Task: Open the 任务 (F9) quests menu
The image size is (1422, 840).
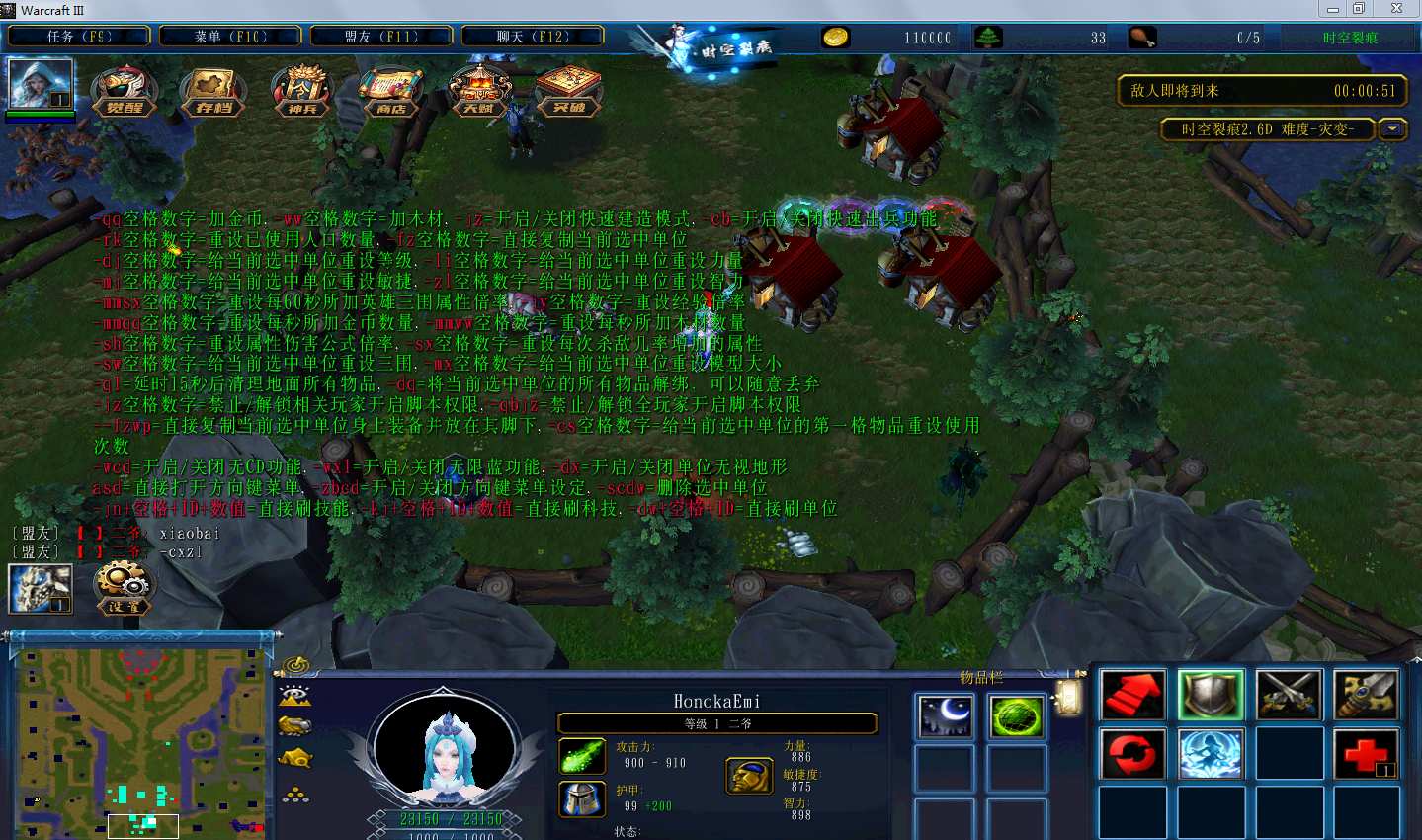Action: point(79,37)
